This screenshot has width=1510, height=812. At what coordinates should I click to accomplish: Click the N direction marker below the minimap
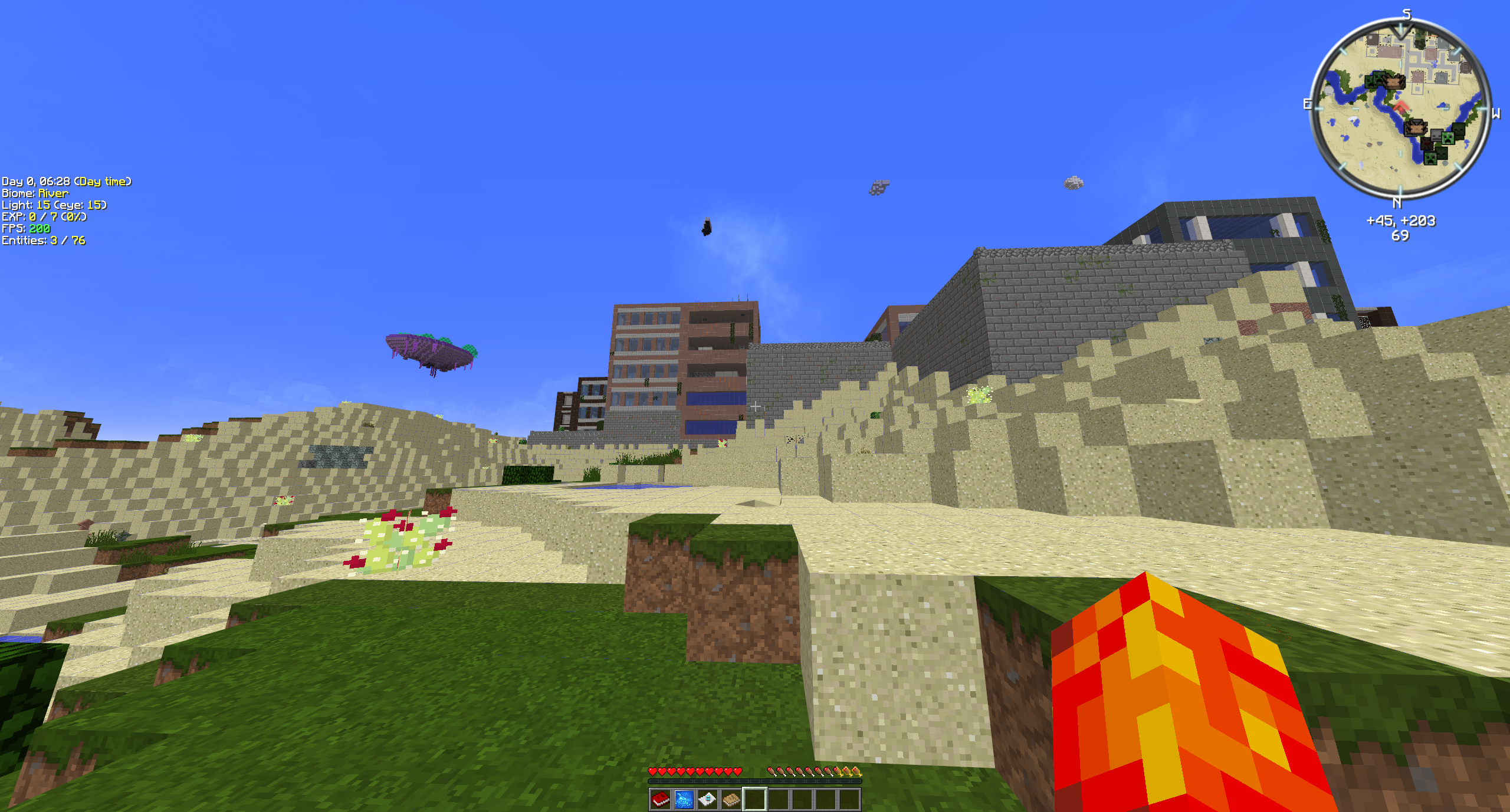pos(1397,203)
